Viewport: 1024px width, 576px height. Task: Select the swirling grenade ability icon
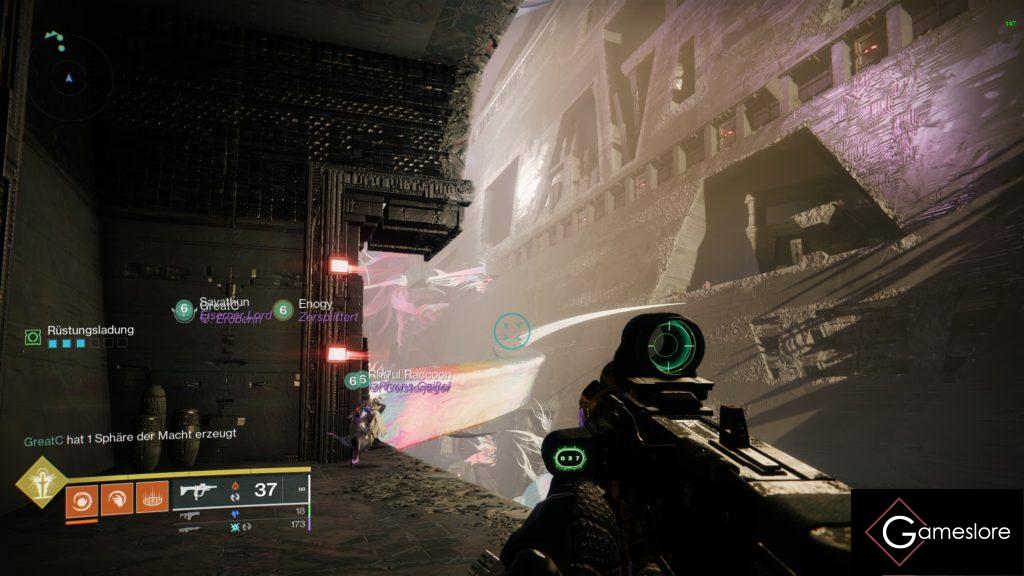coord(82,497)
